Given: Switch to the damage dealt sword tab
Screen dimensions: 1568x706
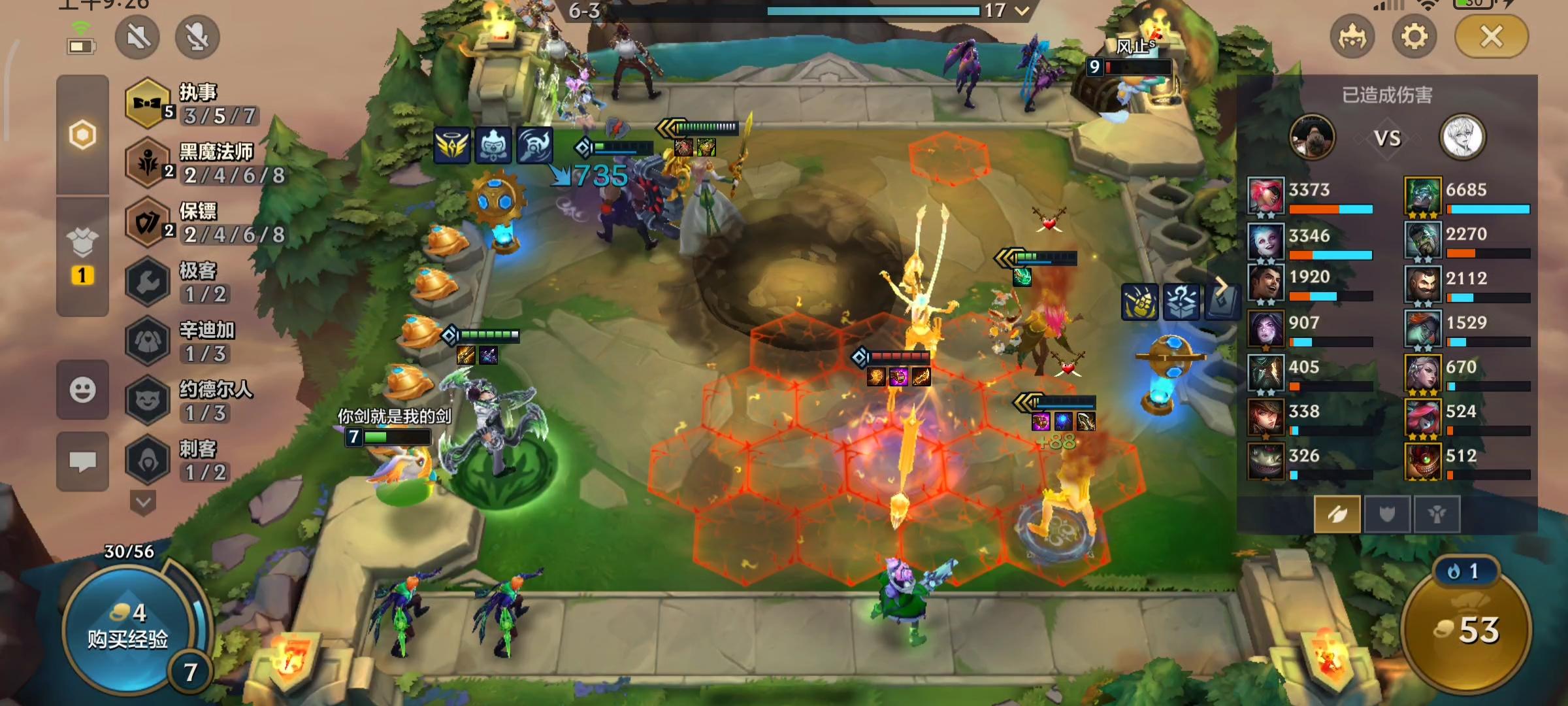Looking at the screenshot, I should pos(1337,514).
